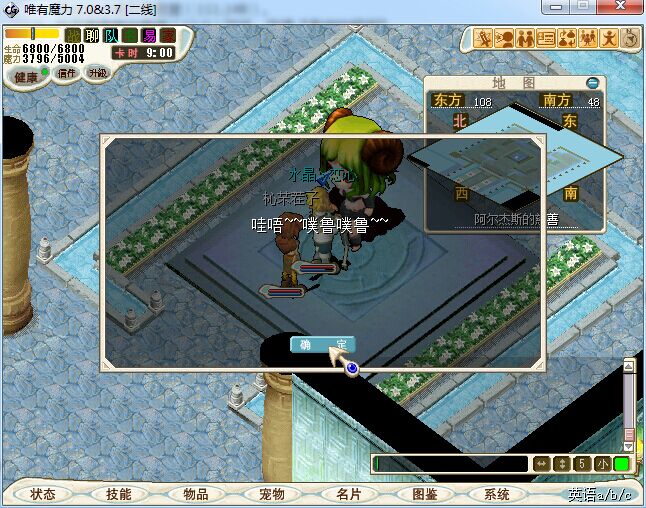This screenshot has height=508, width=646.
Task: Click the 升級 level-up button
Action: tap(97, 74)
